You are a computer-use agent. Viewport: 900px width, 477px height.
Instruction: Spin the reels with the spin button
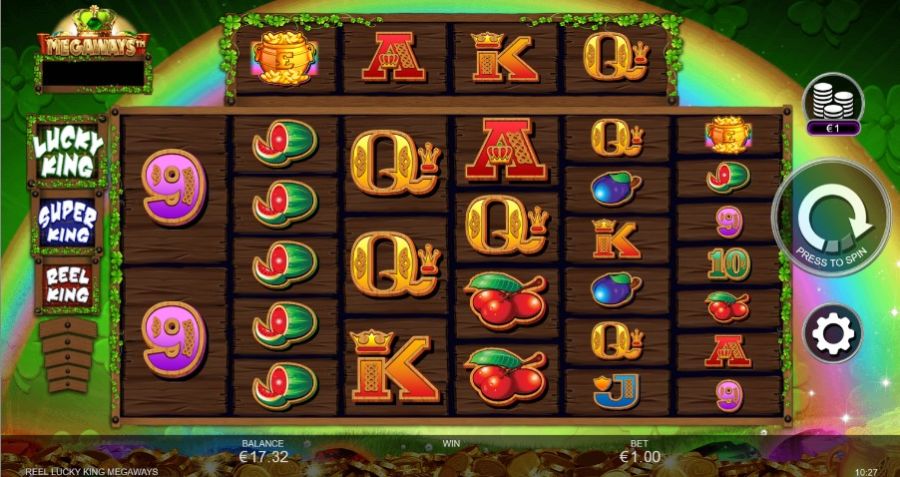[831, 219]
